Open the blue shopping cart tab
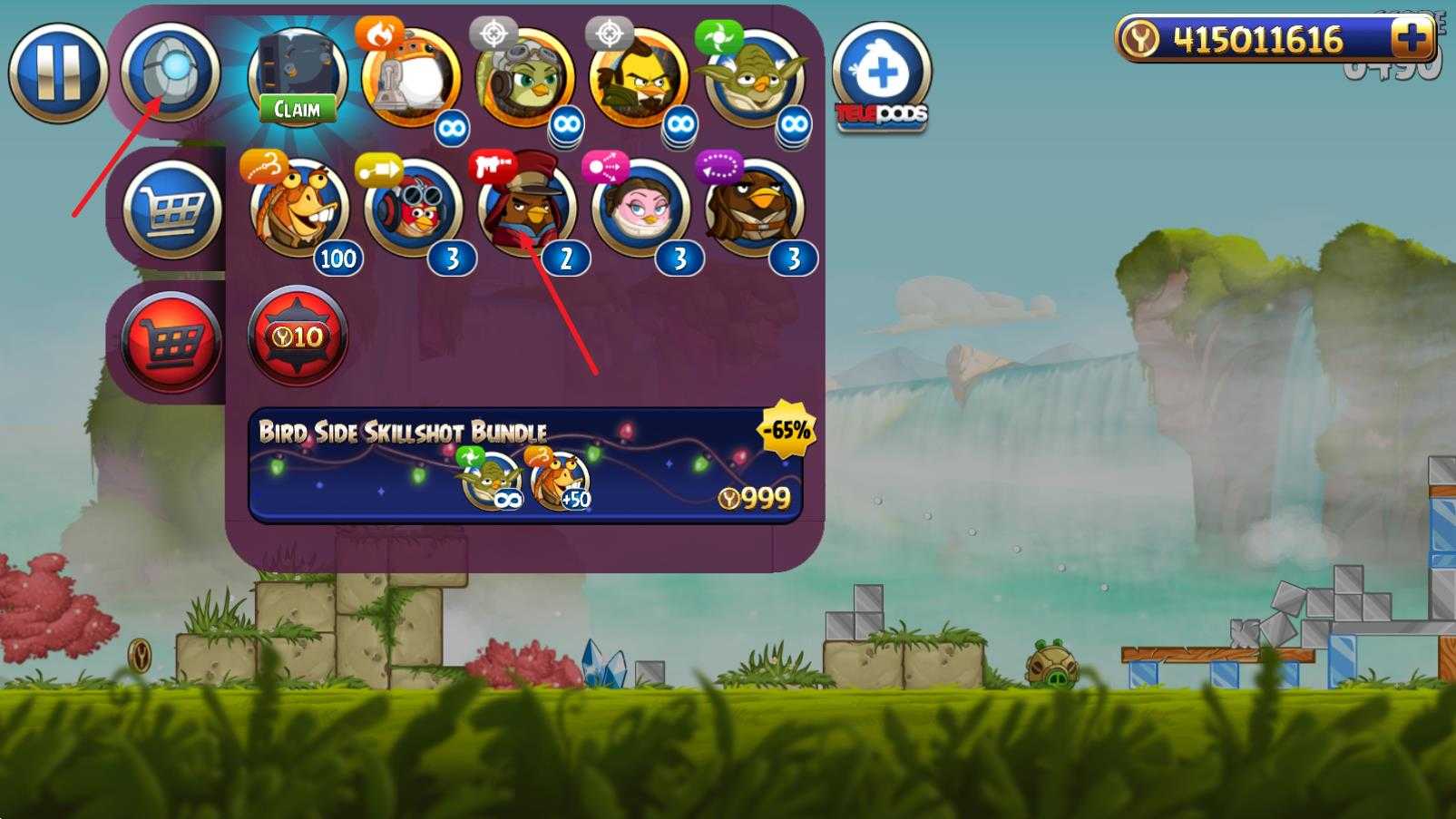The width and height of the screenshot is (1456, 819). (171, 210)
